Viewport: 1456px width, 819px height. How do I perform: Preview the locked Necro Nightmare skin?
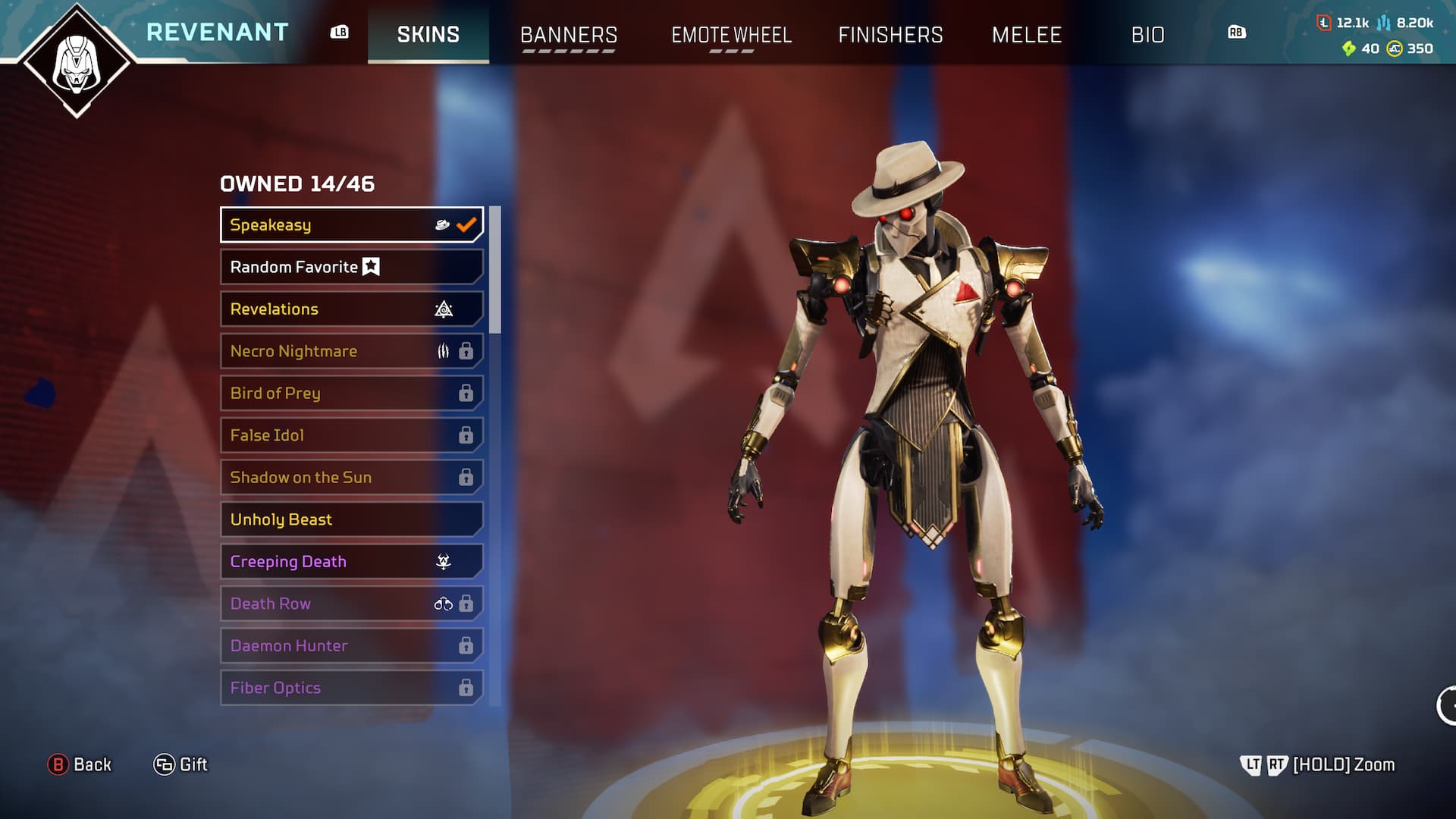pos(351,351)
